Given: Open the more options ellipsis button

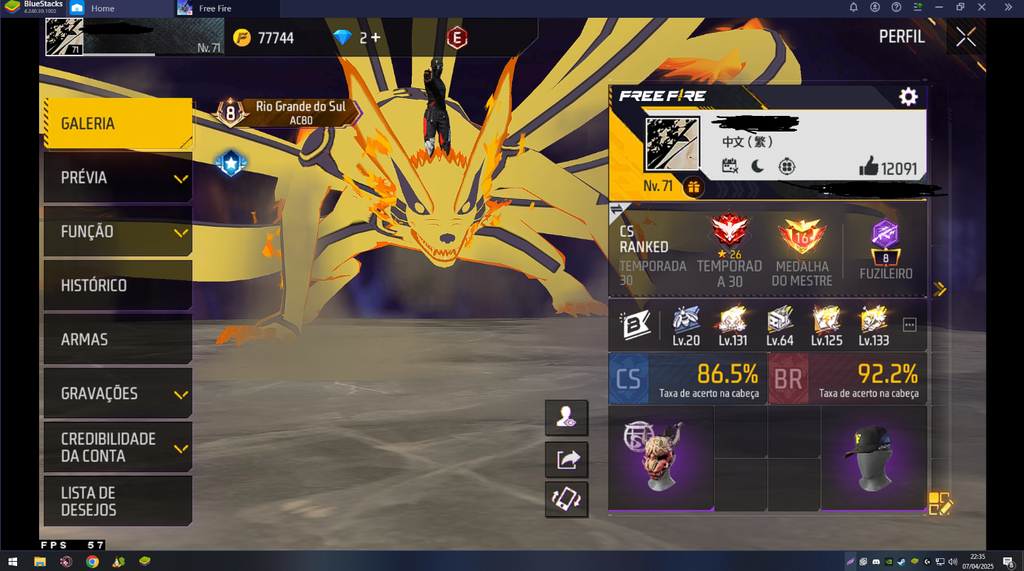Looking at the screenshot, I should click(909, 325).
